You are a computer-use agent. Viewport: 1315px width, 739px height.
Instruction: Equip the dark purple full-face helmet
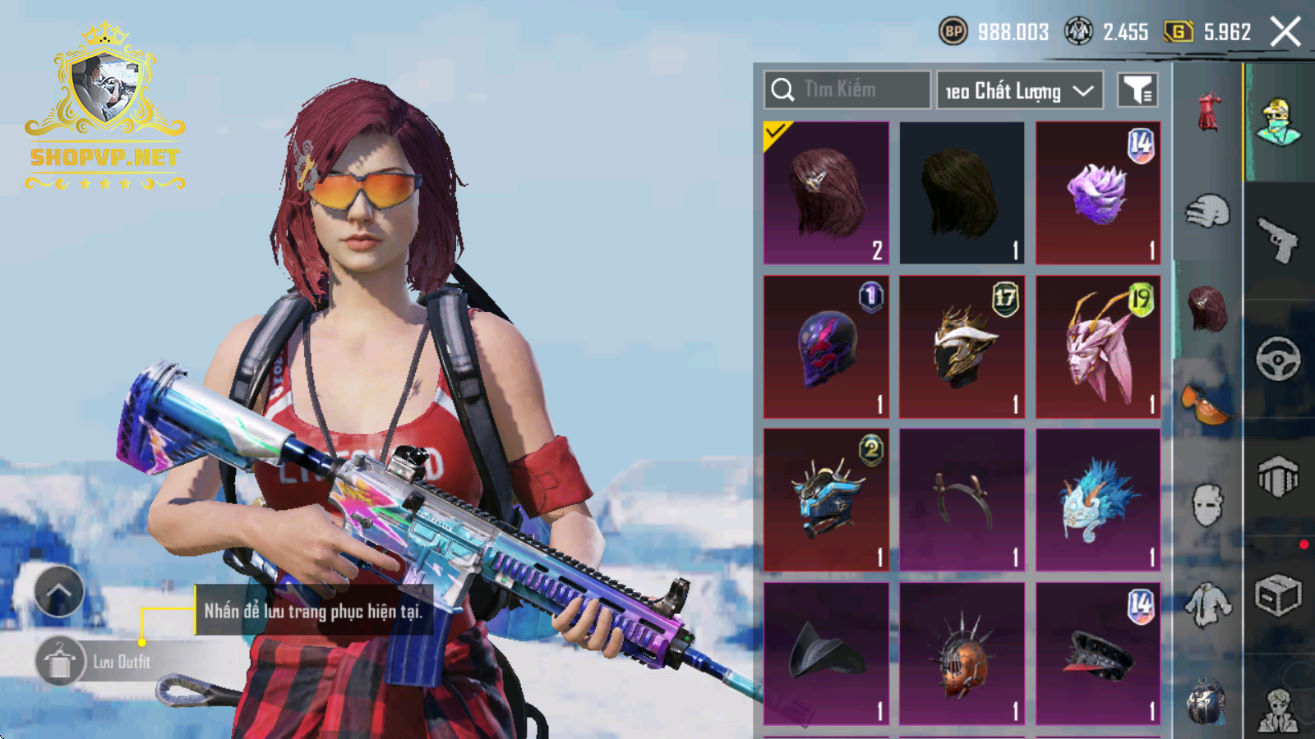826,347
